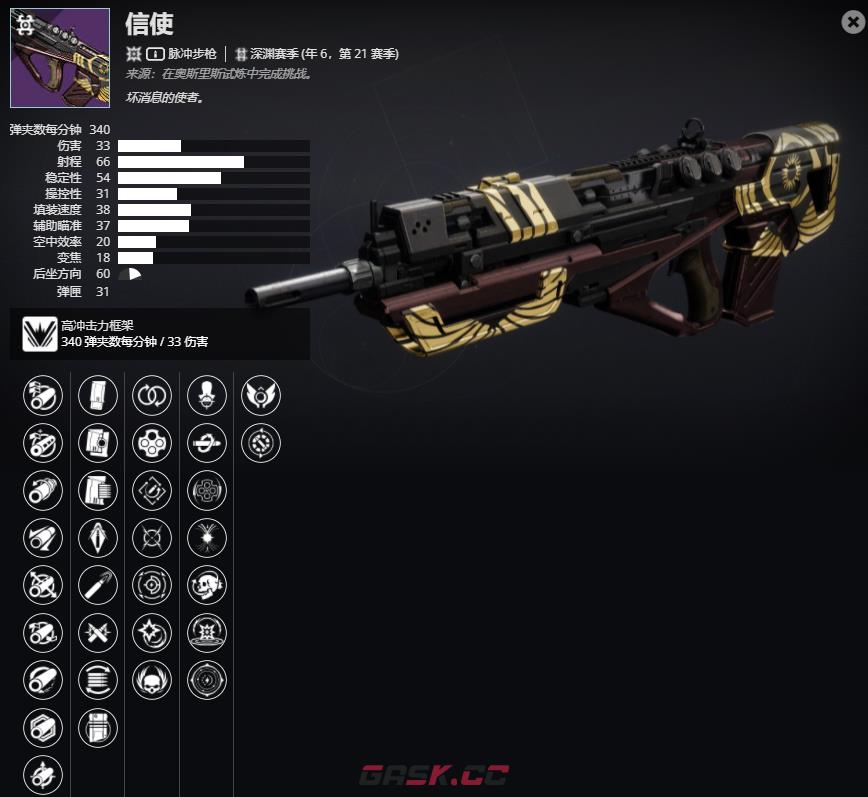868x797 pixels.
Task: Click the weapon thumbnail image
Action: coord(60,58)
